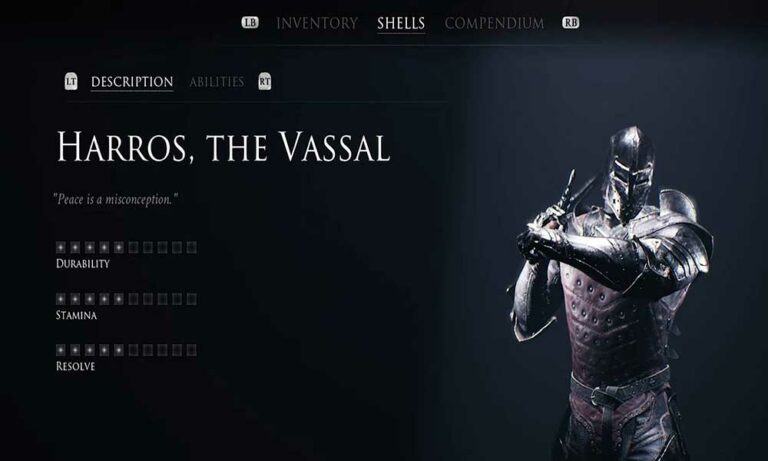The width and height of the screenshot is (768, 461).
Task: Show the Description sub-tab
Action: point(132,82)
